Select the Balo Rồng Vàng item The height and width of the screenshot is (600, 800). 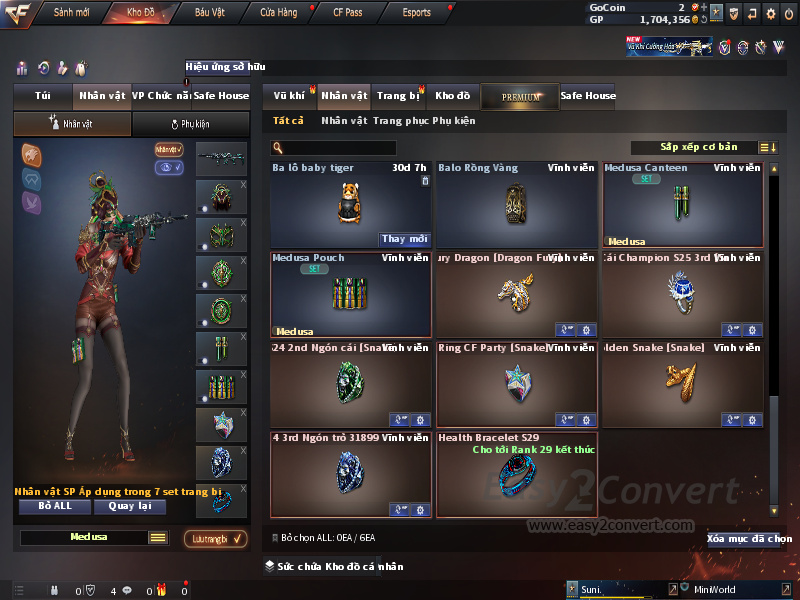[516, 205]
